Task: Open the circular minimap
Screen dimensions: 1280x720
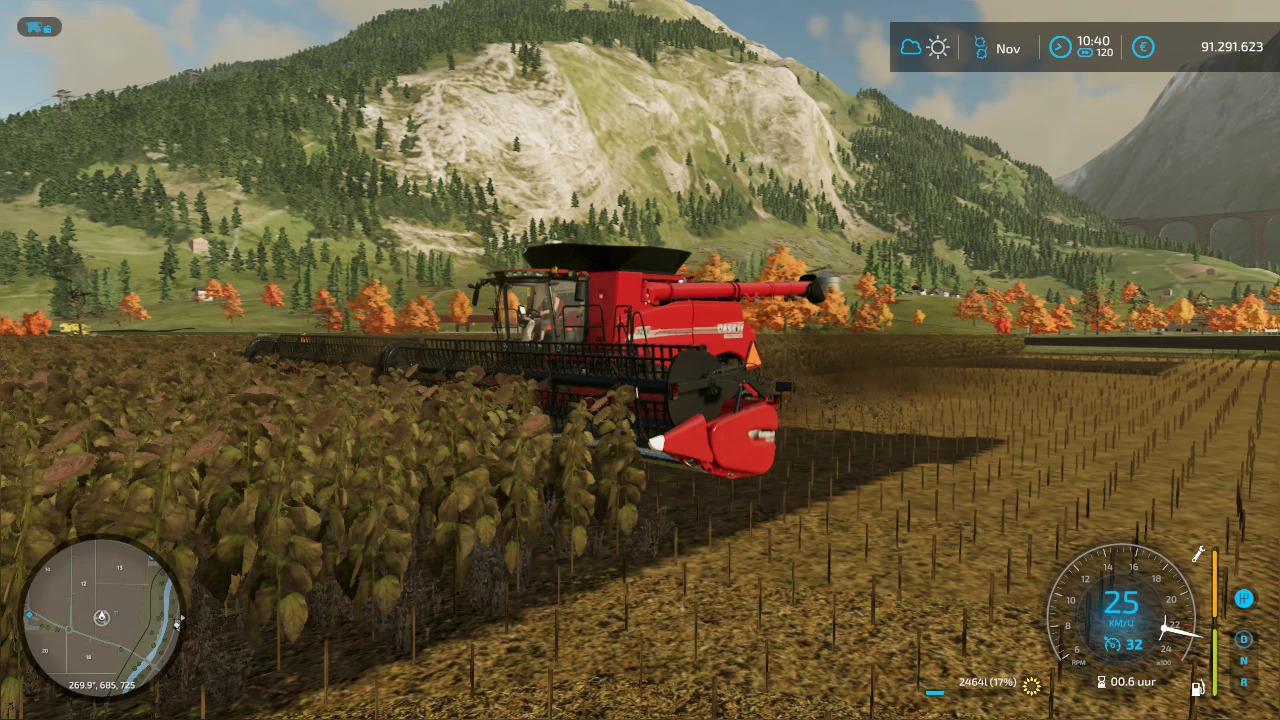Action: [101, 617]
